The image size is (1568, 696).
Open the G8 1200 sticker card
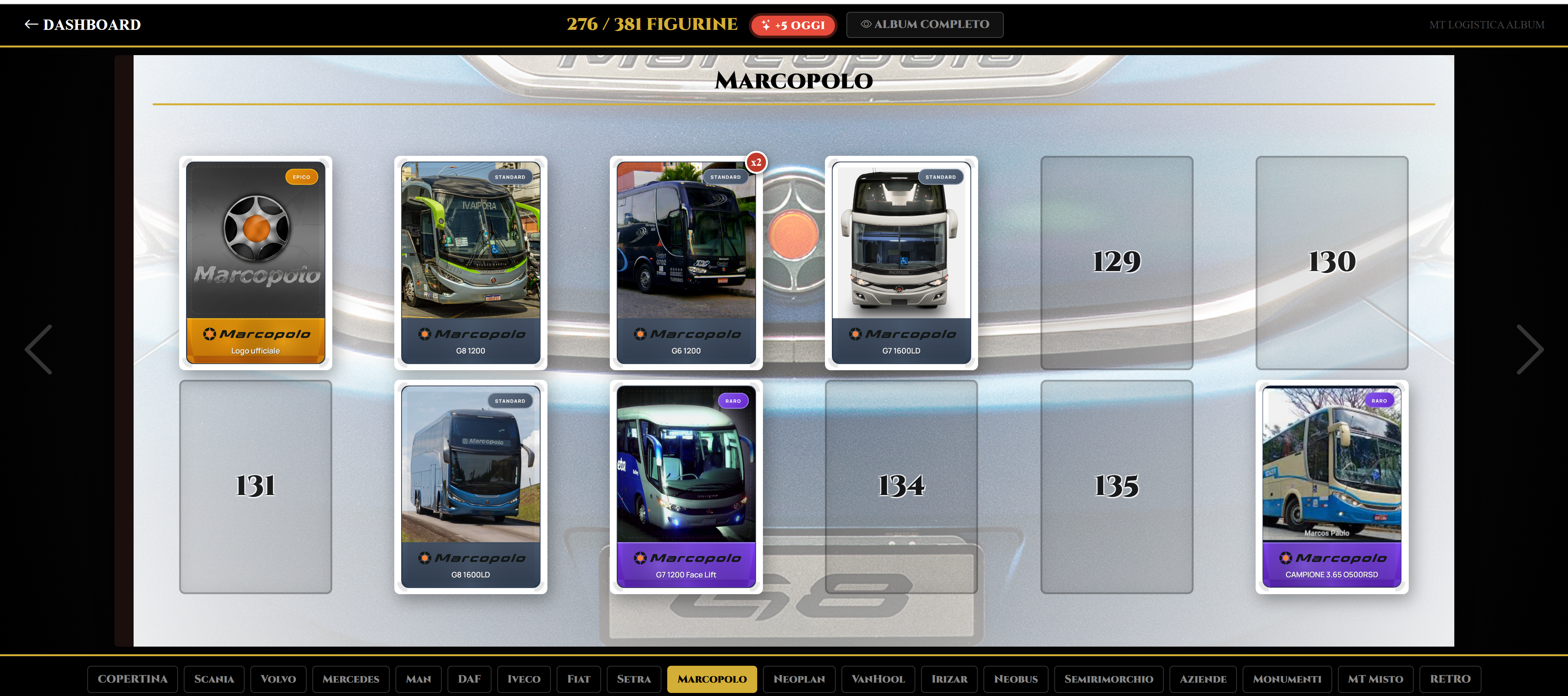coord(470,263)
